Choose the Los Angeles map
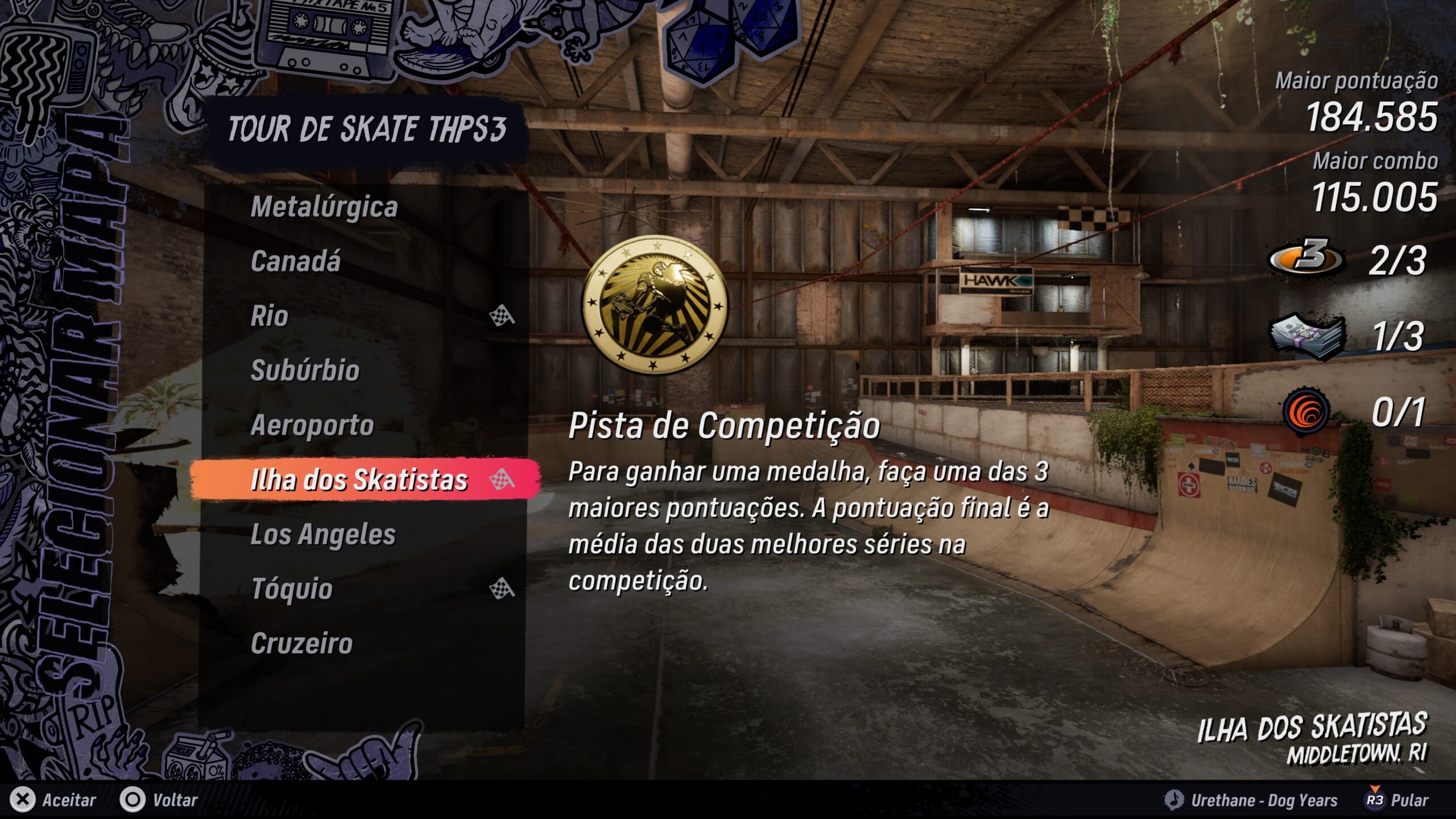 323,534
